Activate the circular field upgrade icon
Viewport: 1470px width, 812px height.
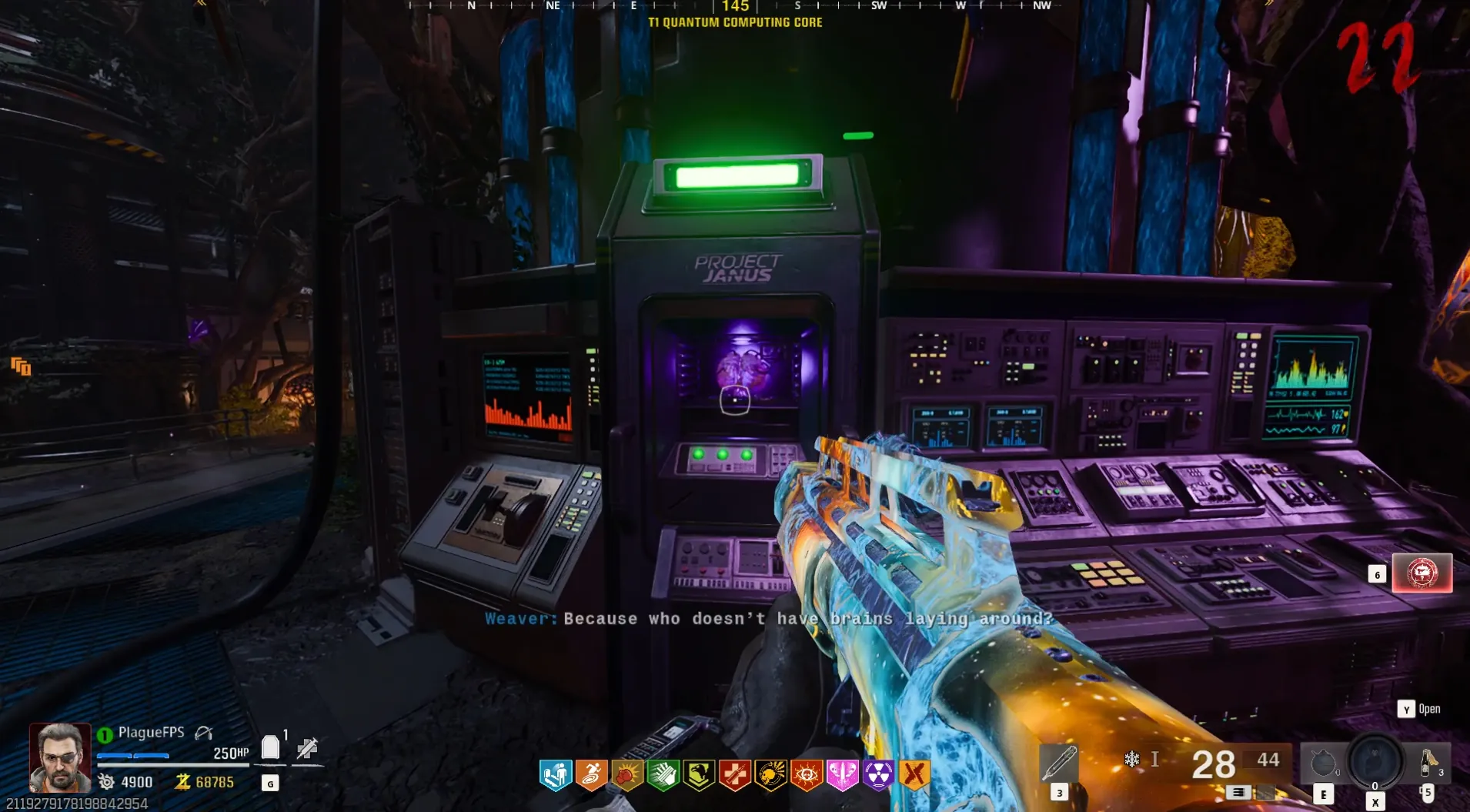point(1375,760)
